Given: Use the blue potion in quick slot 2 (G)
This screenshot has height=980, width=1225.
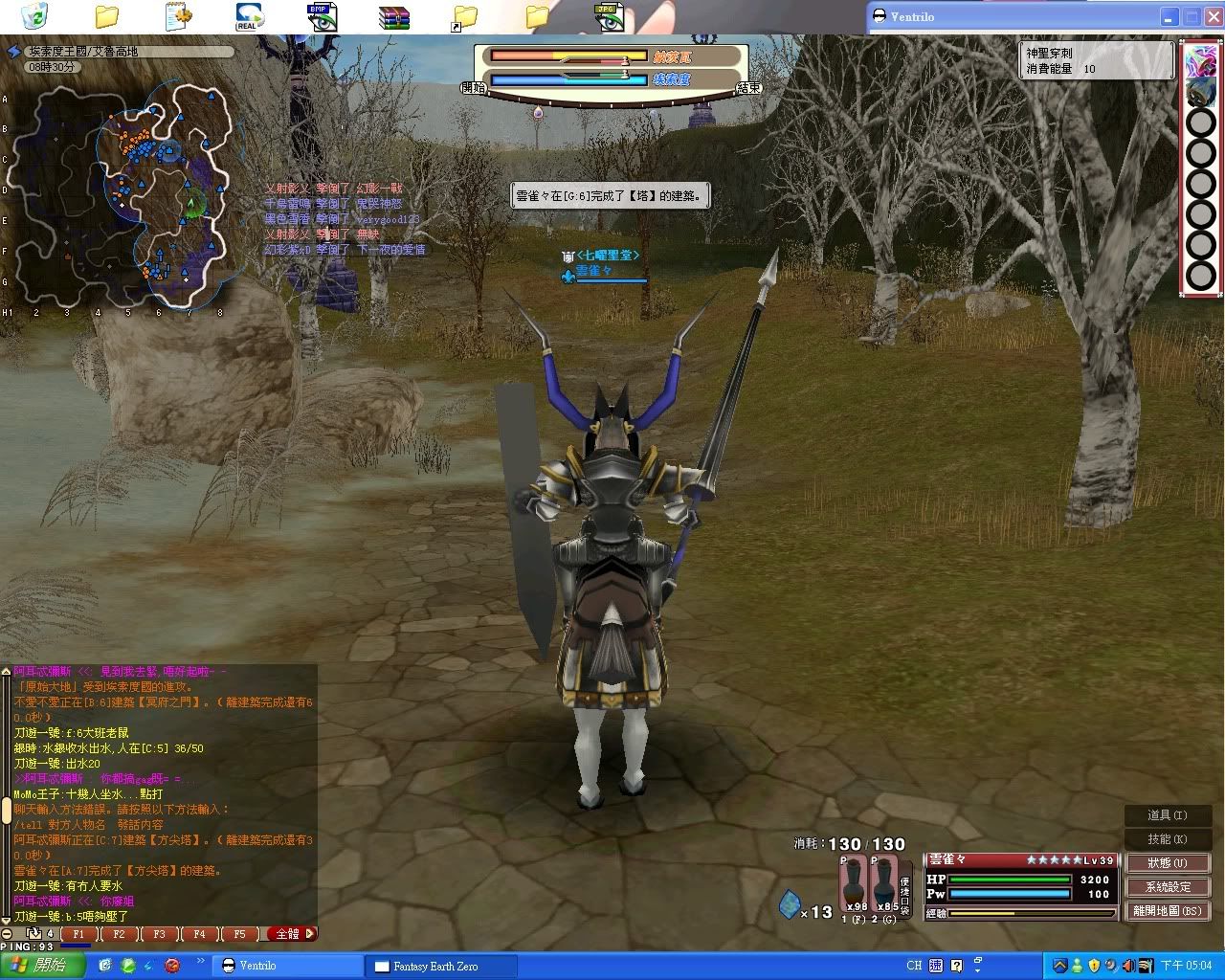Looking at the screenshot, I should [884, 884].
